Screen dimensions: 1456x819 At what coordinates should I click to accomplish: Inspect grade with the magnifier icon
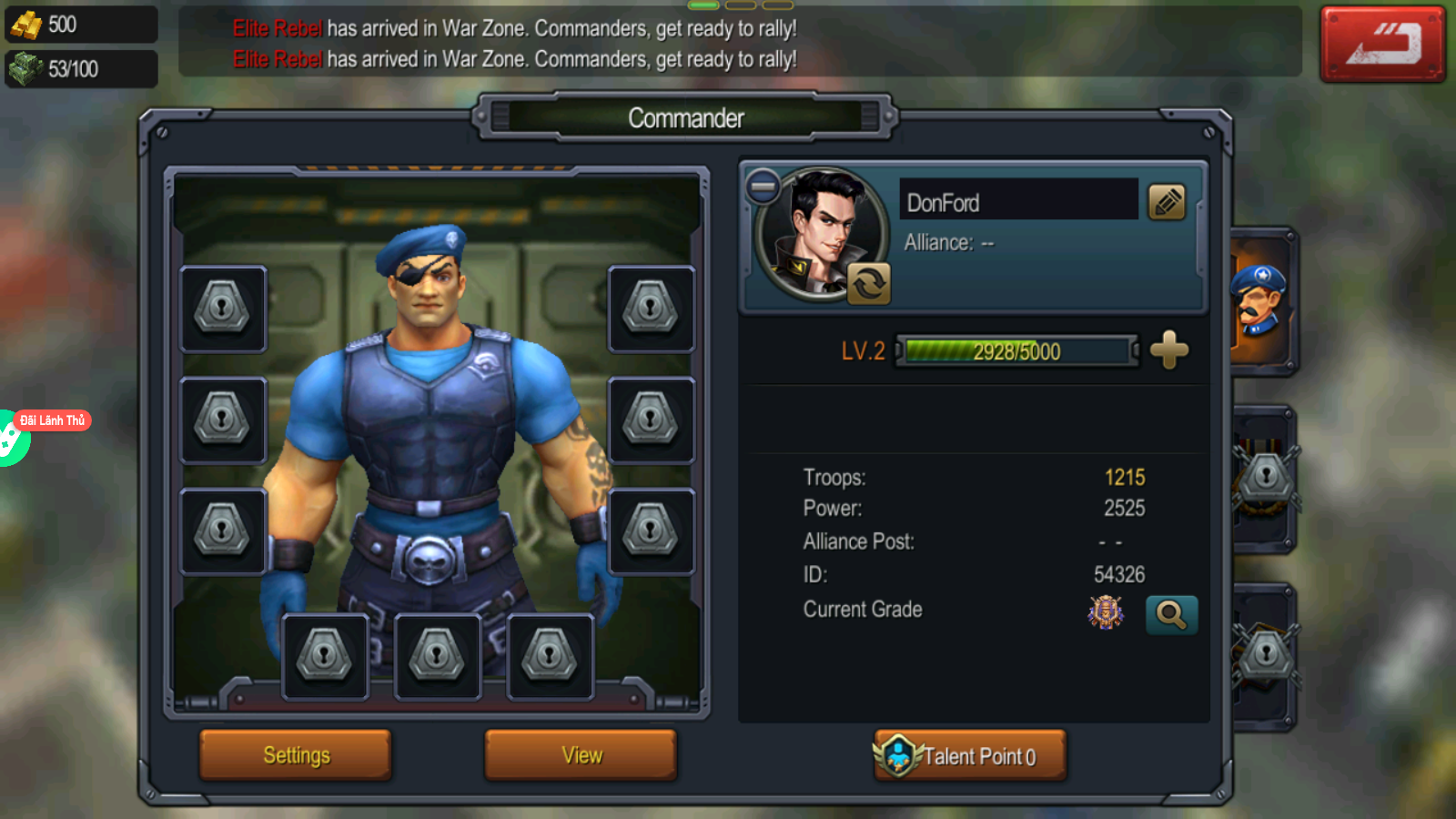click(1171, 614)
